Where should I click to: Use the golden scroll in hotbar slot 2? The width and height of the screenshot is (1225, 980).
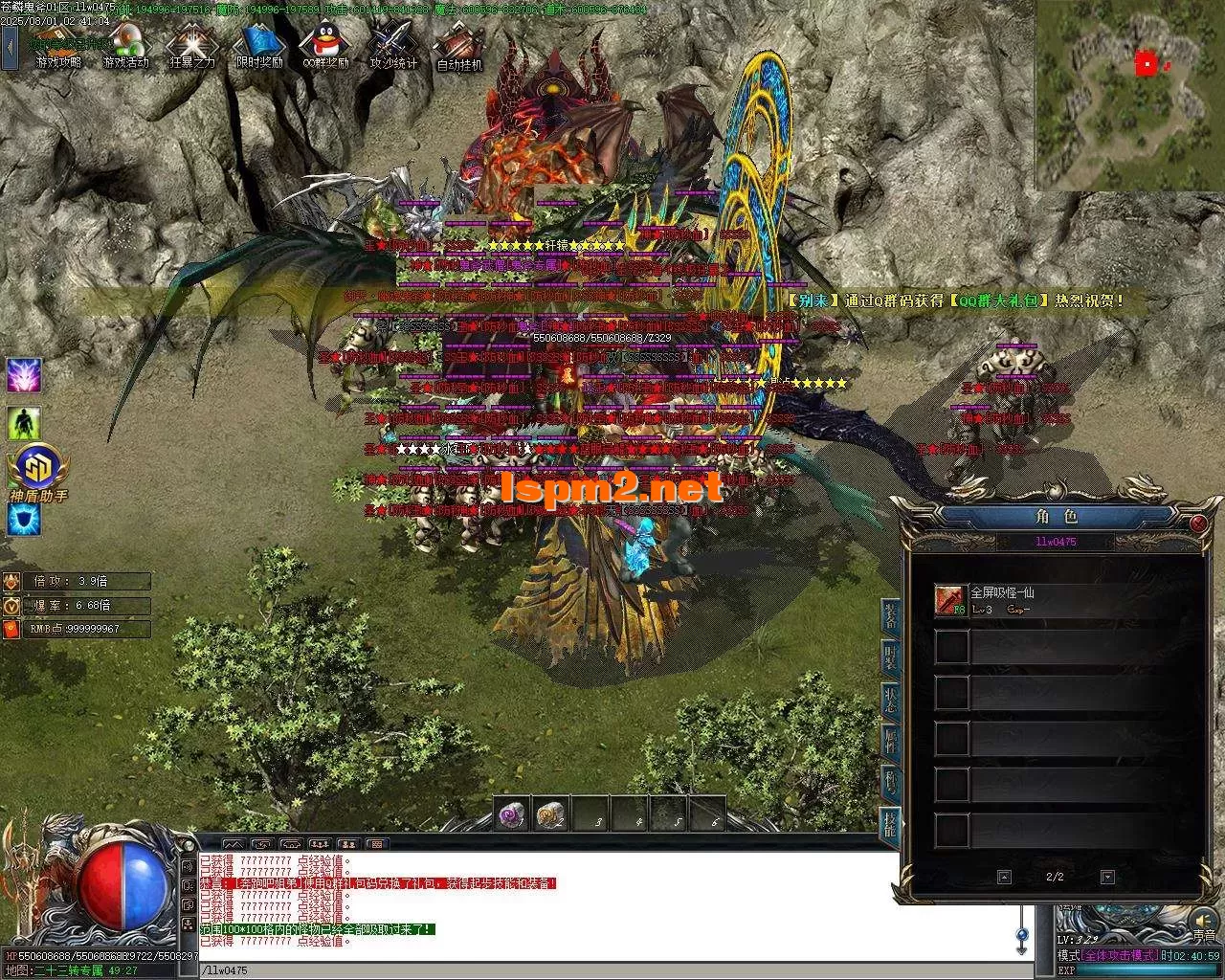pos(550,814)
